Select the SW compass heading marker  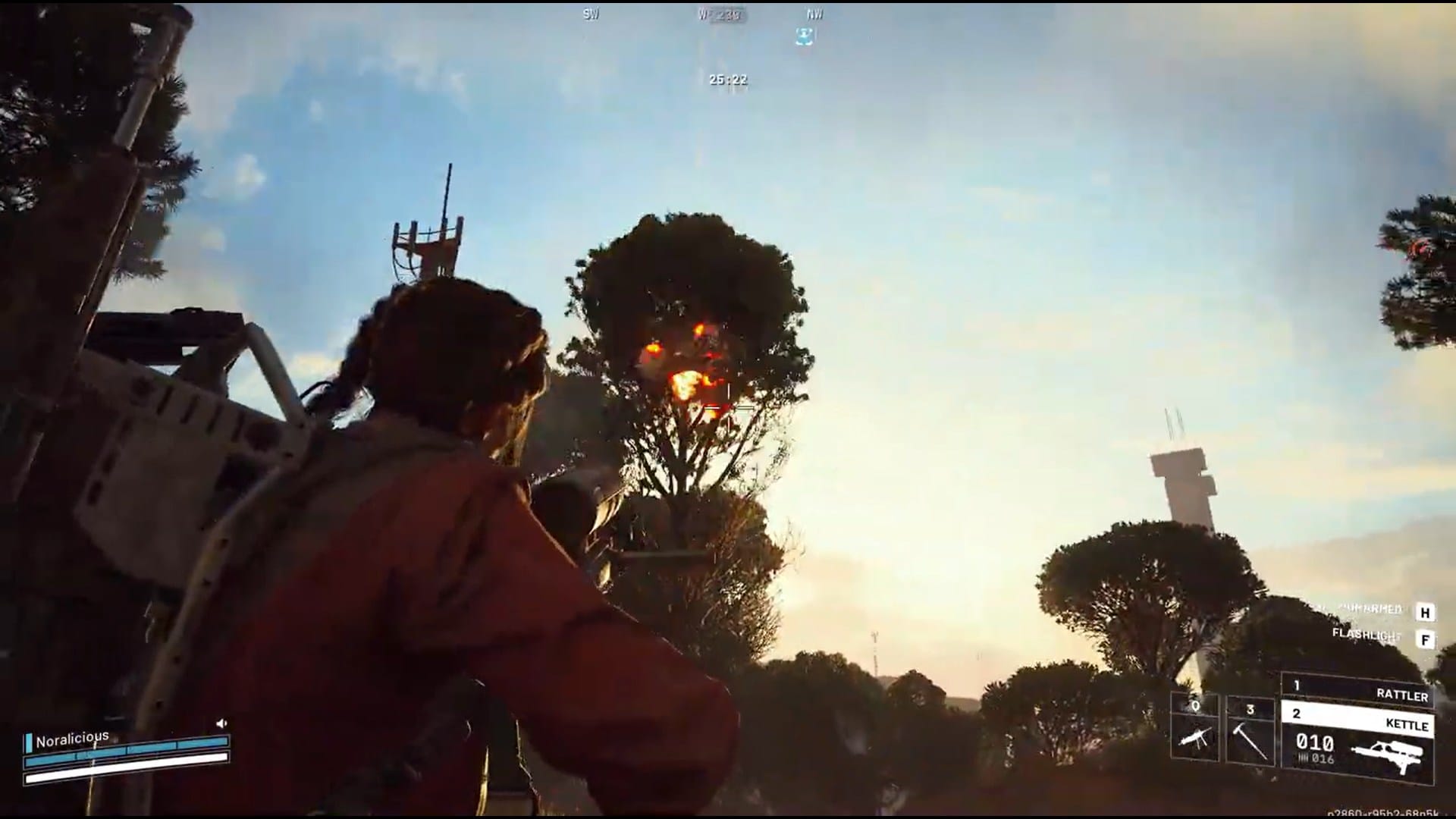coord(589,14)
